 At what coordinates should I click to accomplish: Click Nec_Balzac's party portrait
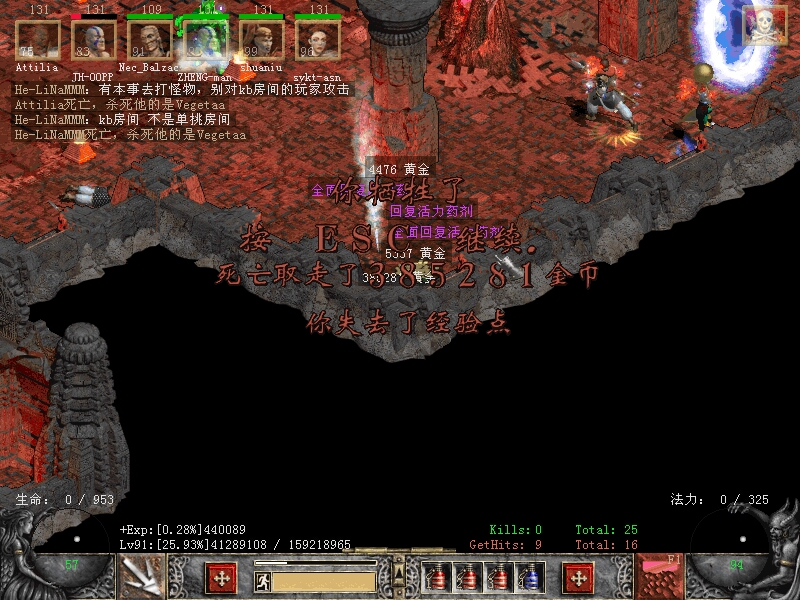150,40
